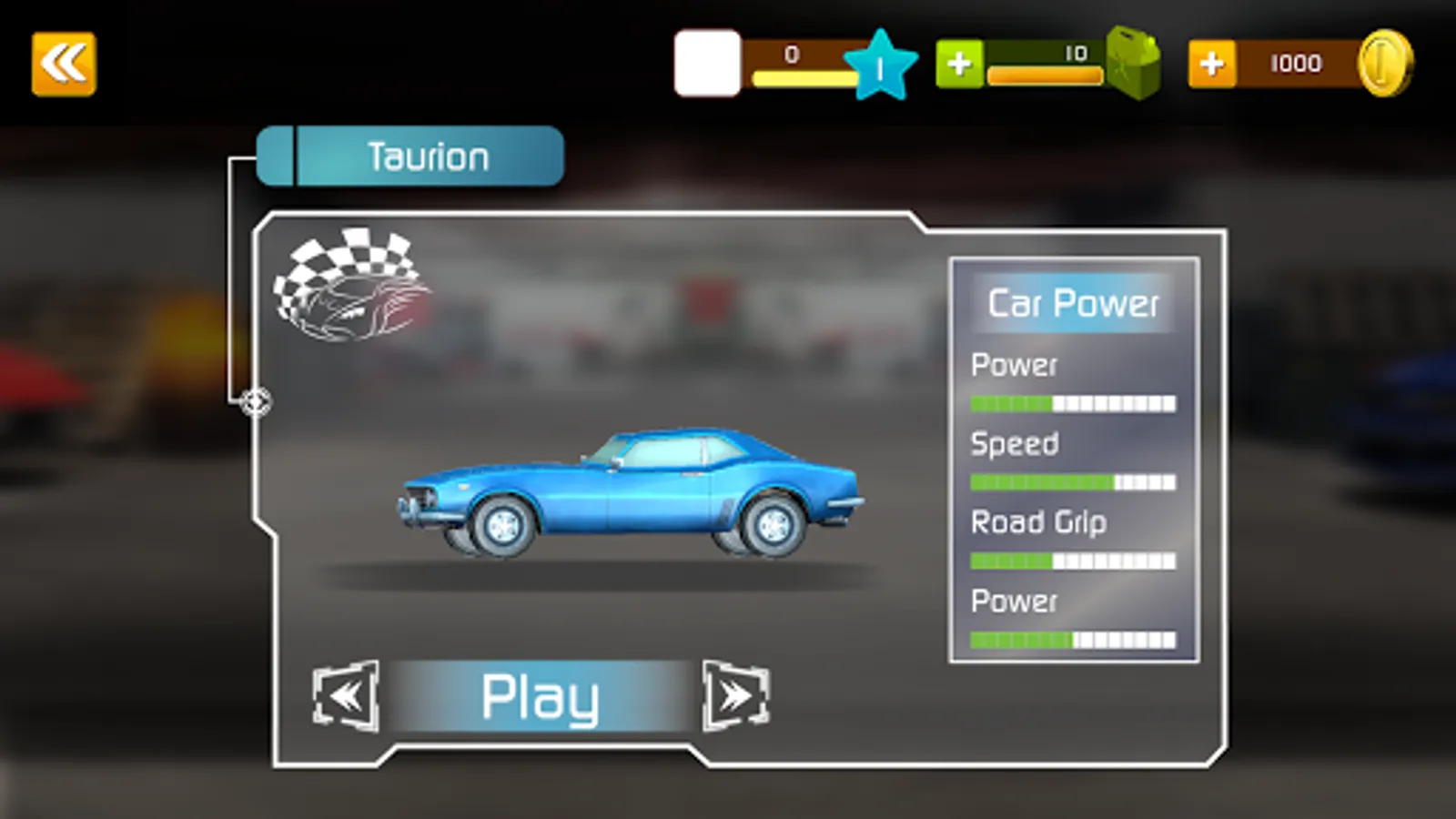This screenshot has height=819, width=1456.
Task: Add fuel using the green plus button
Action: click(959, 64)
